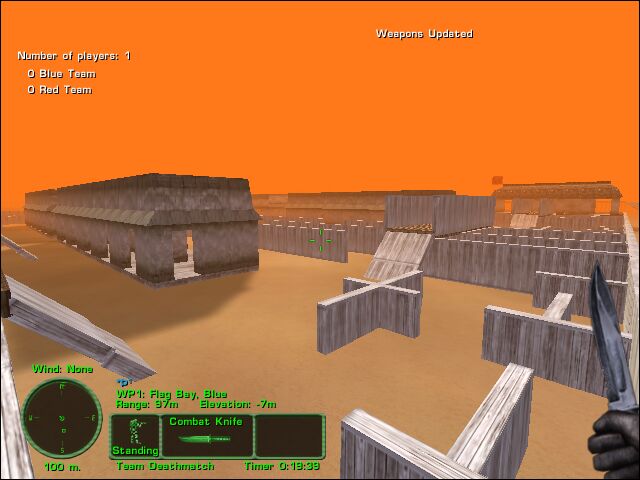Select the Blue Team scoreboard row
Viewport: 640px width, 480px height.
tap(60, 74)
